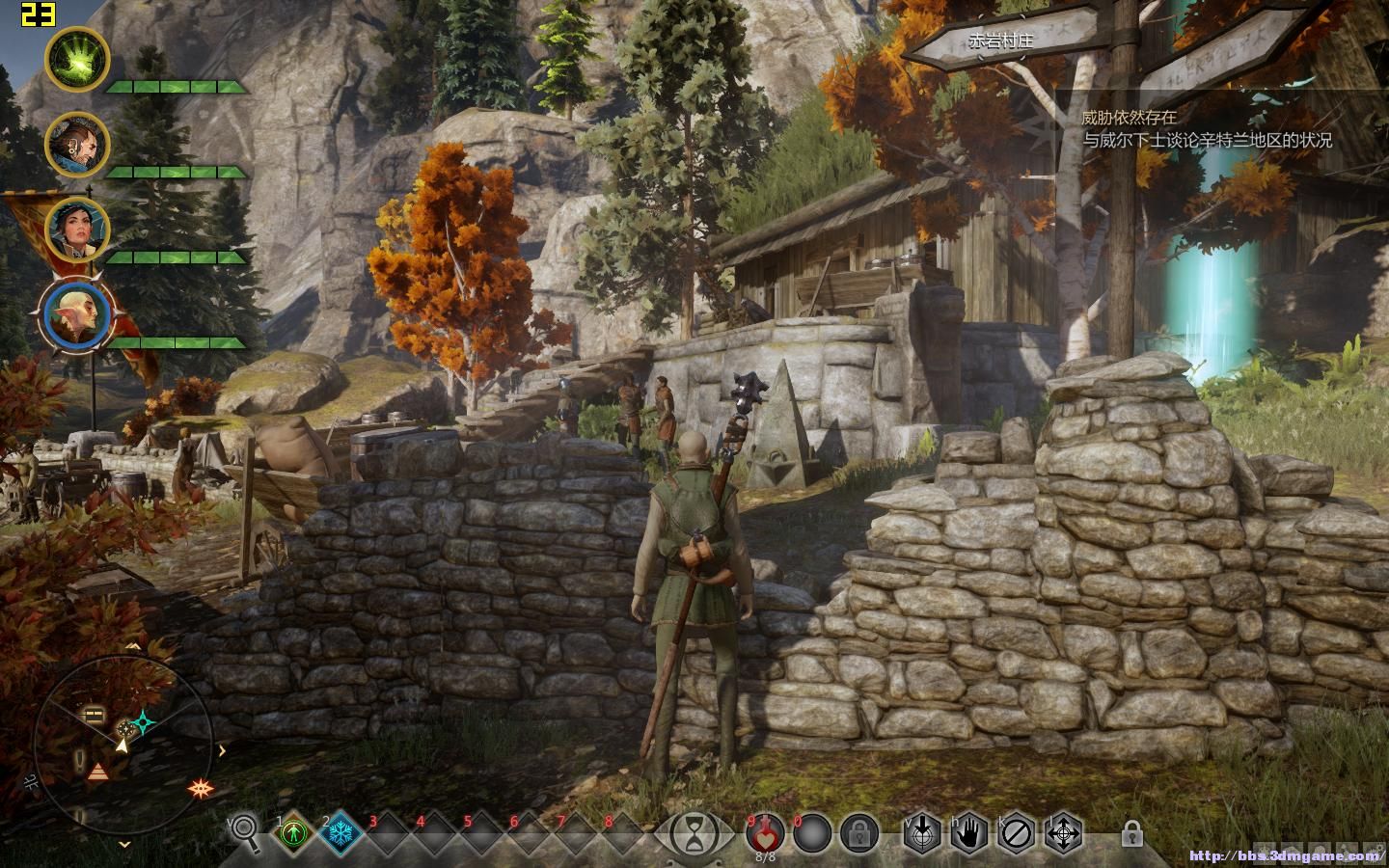1389x868 pixels.
Task: Click the small padlock at hotbar end
Action: coord(1132,832)
